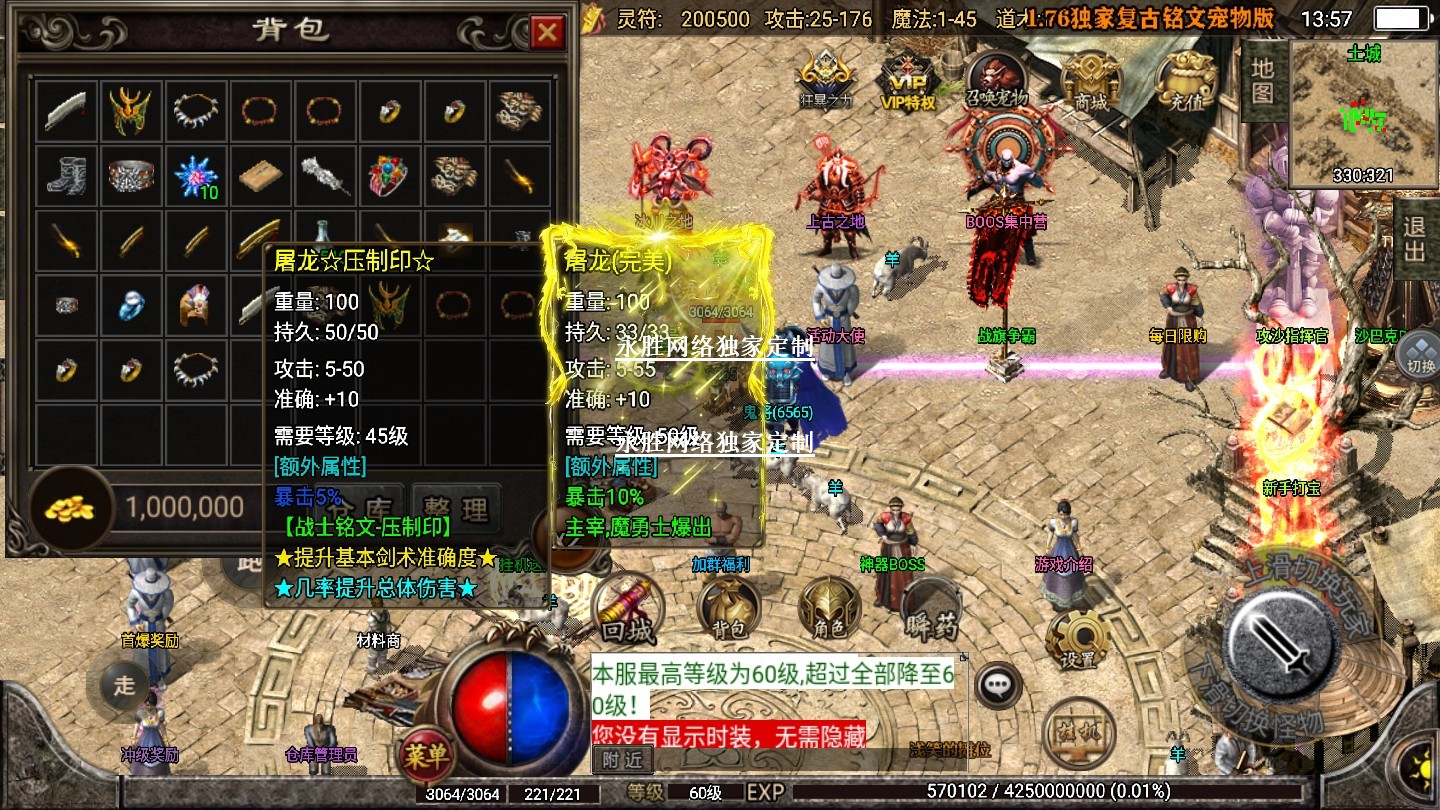Tap the 召唤宠物 summon pet icon
1440x810 pixels.
[x=997, y=78]
